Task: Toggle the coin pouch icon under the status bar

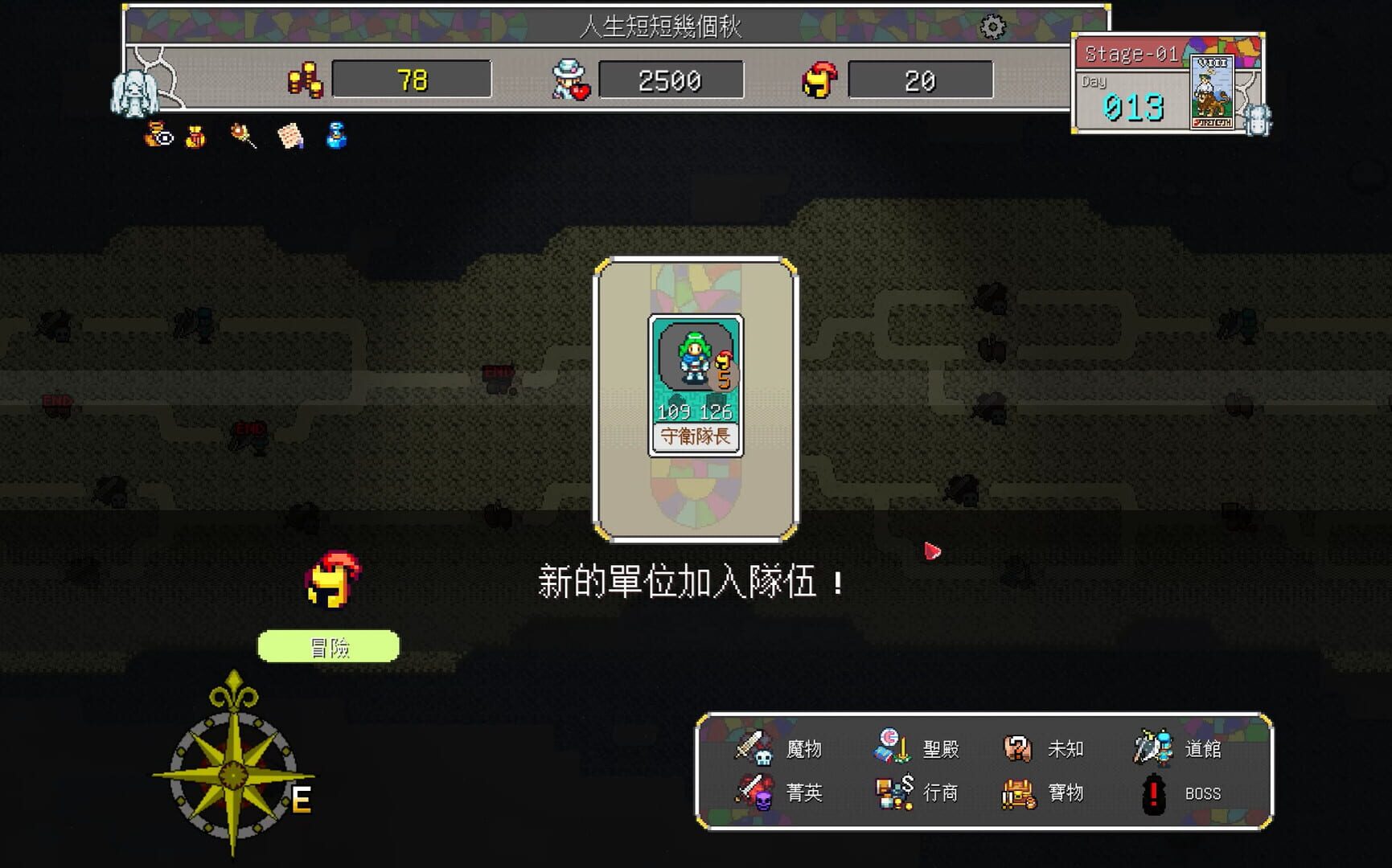Action: click(x=195, y=137)
